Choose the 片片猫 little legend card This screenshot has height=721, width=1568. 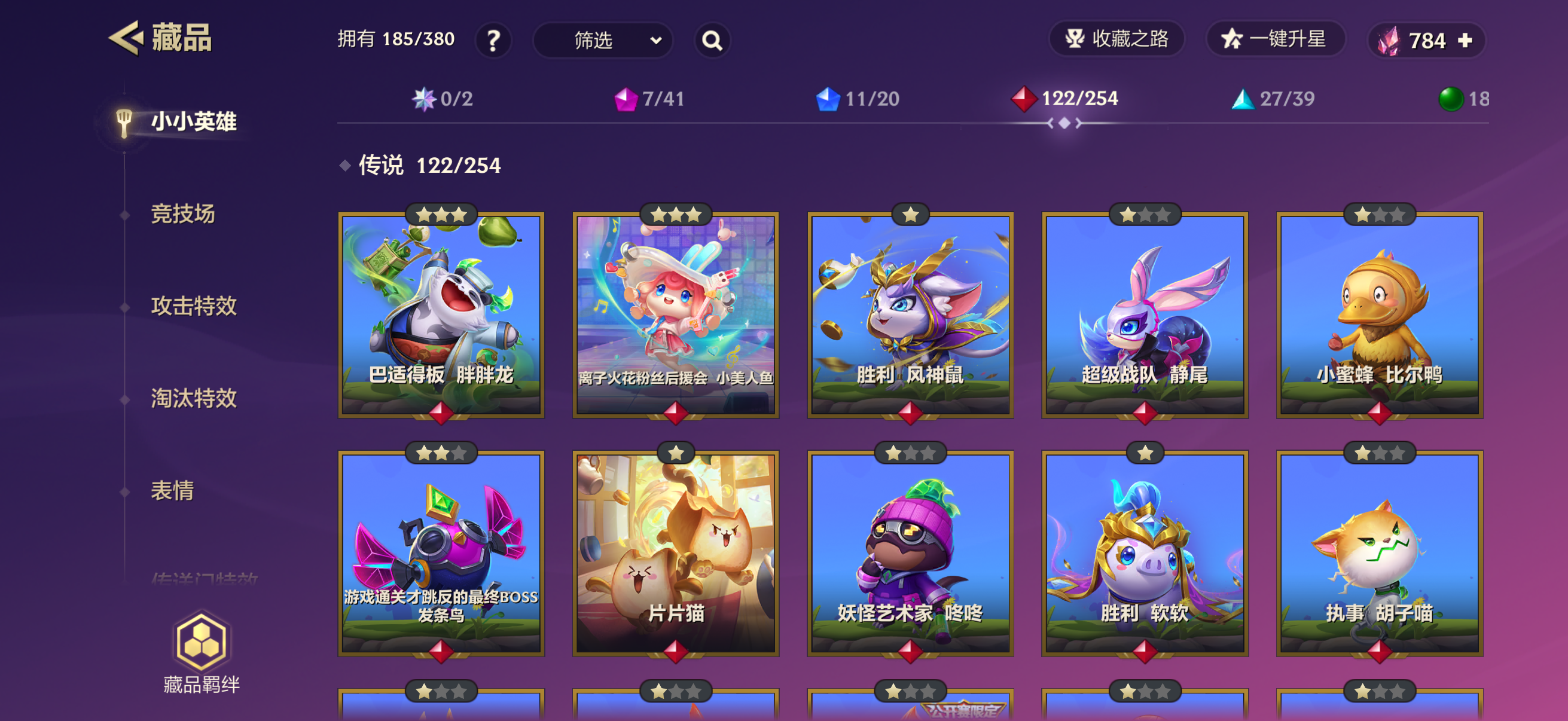676,554
